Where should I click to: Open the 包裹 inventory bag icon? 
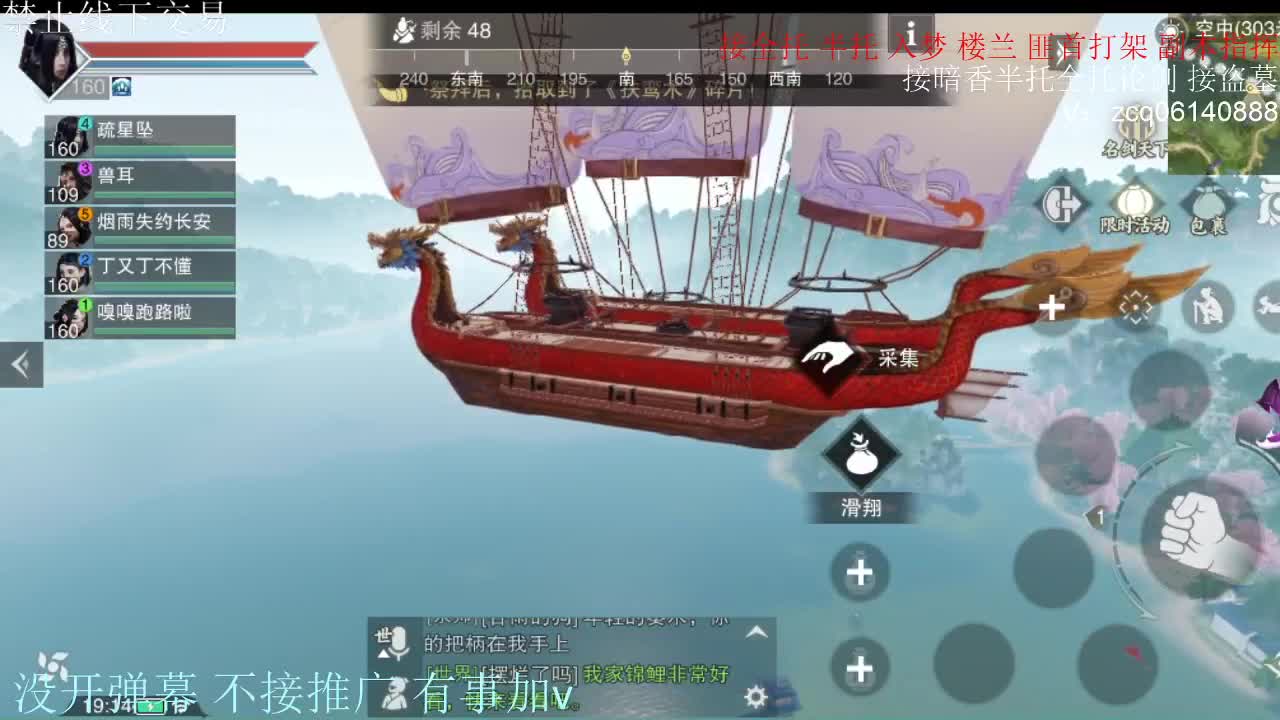(x=1206, y=201)
